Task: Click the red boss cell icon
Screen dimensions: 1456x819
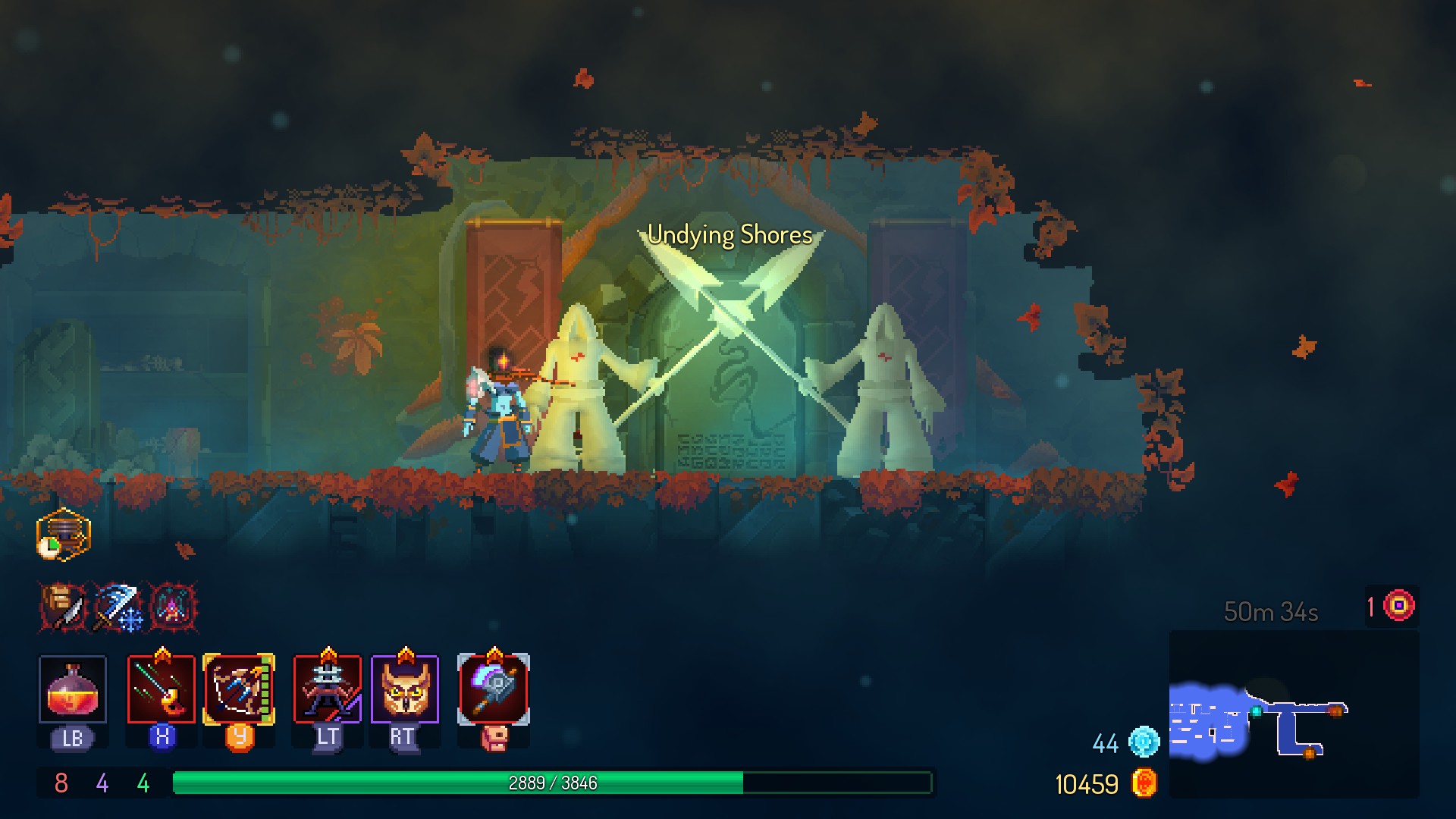Action: [1399, 606]
